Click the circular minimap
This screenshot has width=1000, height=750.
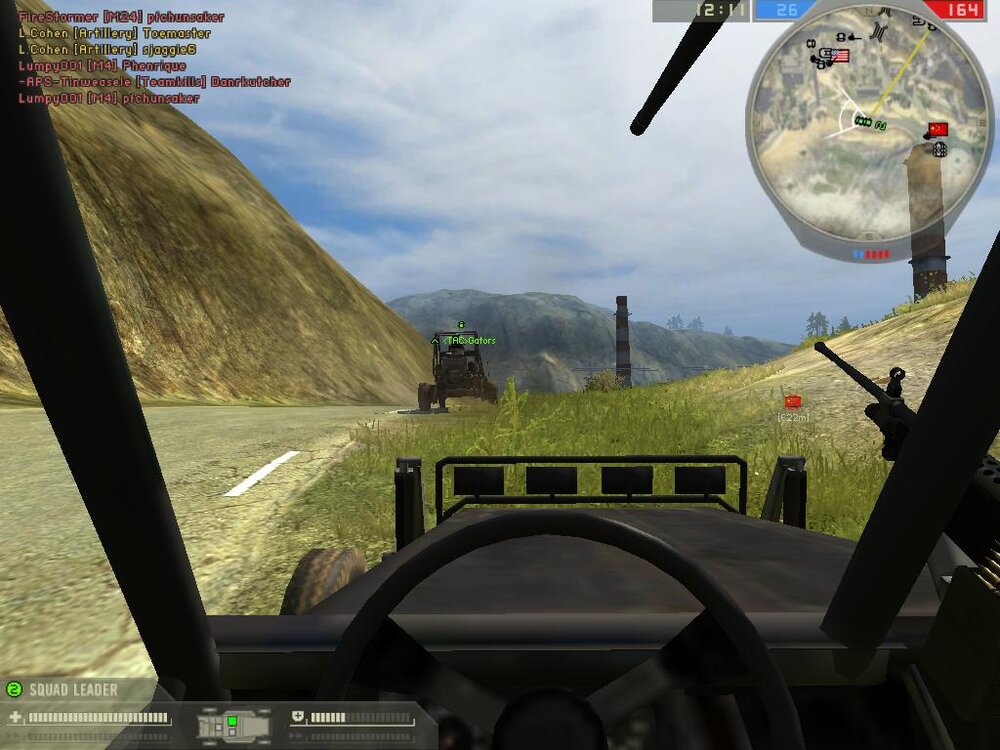pyautogui.click(x=868, y=128)
